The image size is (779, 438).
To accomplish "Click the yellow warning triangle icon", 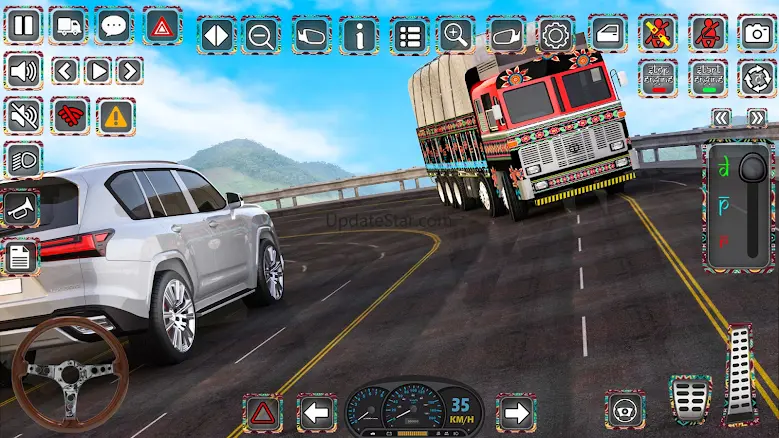I will click(x=117, y=116).
